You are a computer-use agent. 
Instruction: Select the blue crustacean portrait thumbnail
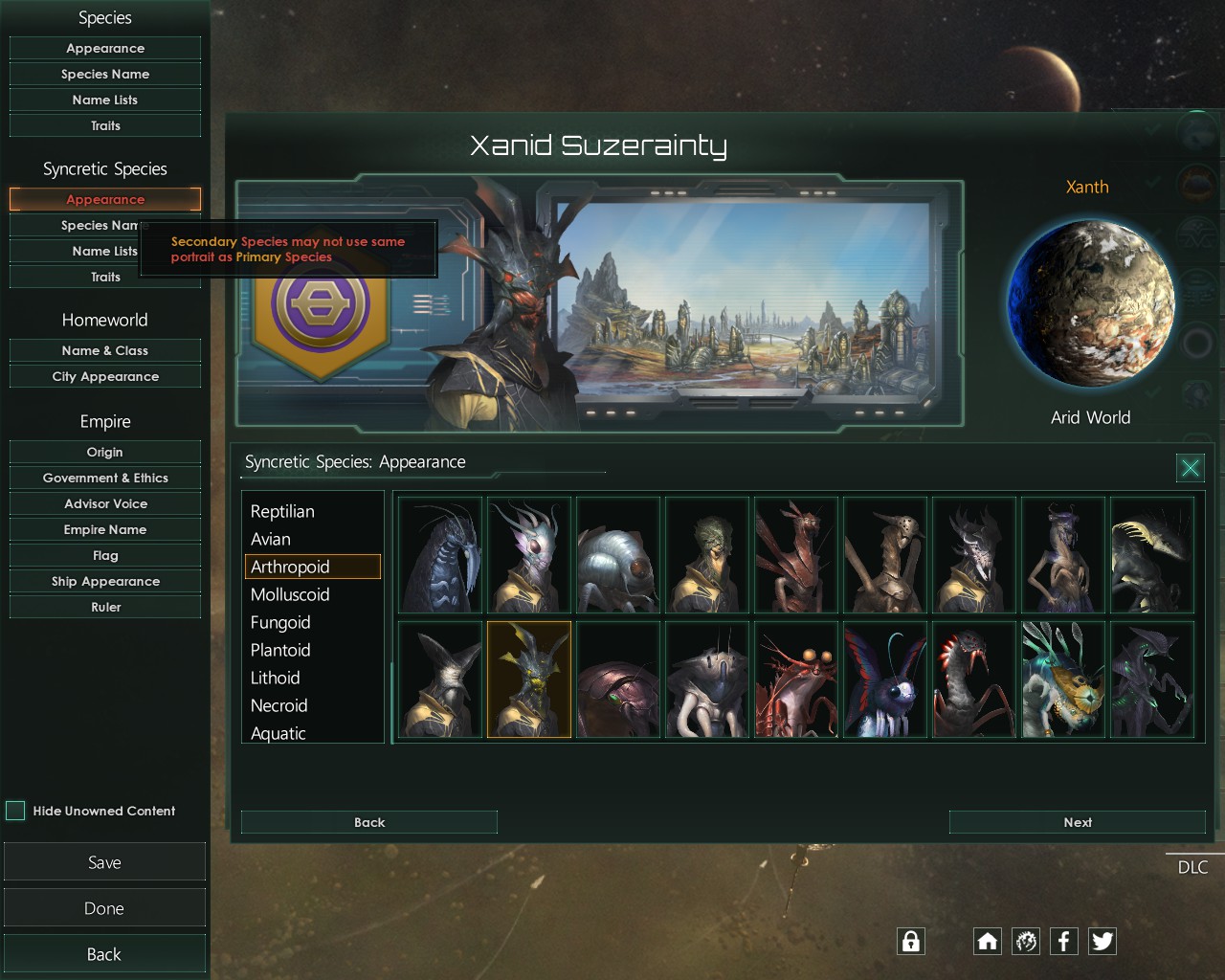pos(439,555)
